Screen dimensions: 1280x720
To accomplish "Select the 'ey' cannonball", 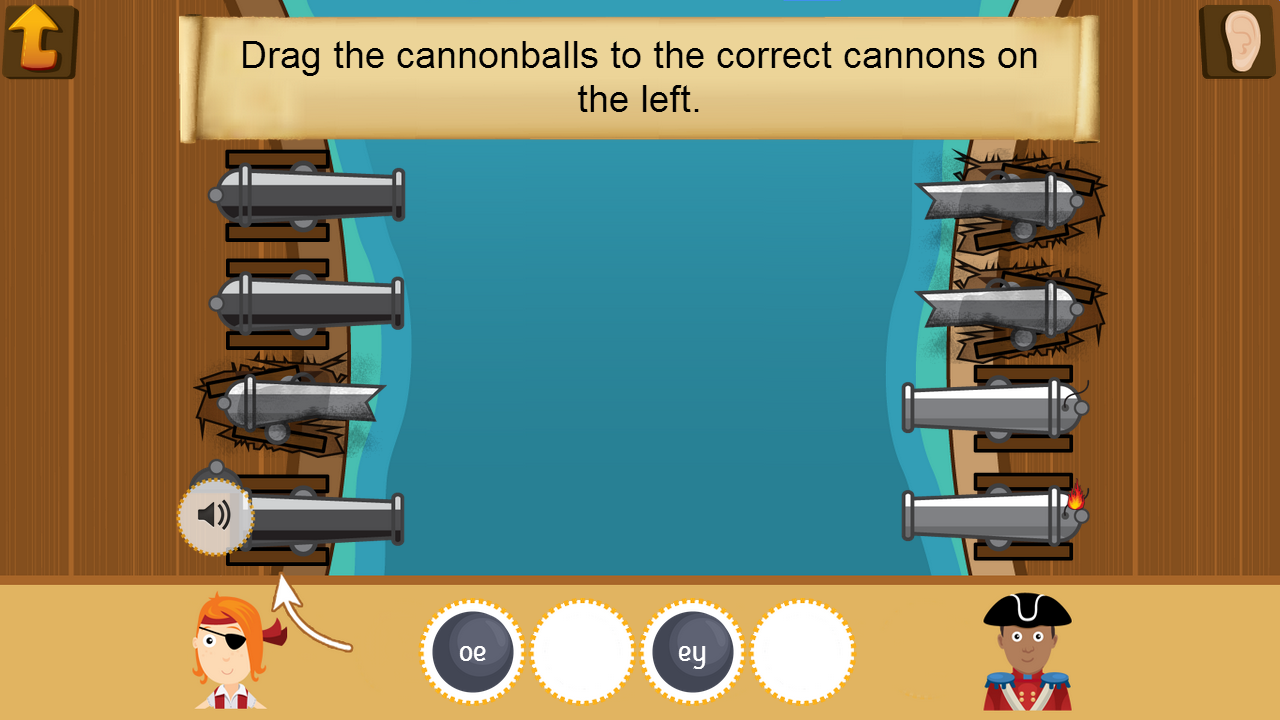I will tap(693, 650).
